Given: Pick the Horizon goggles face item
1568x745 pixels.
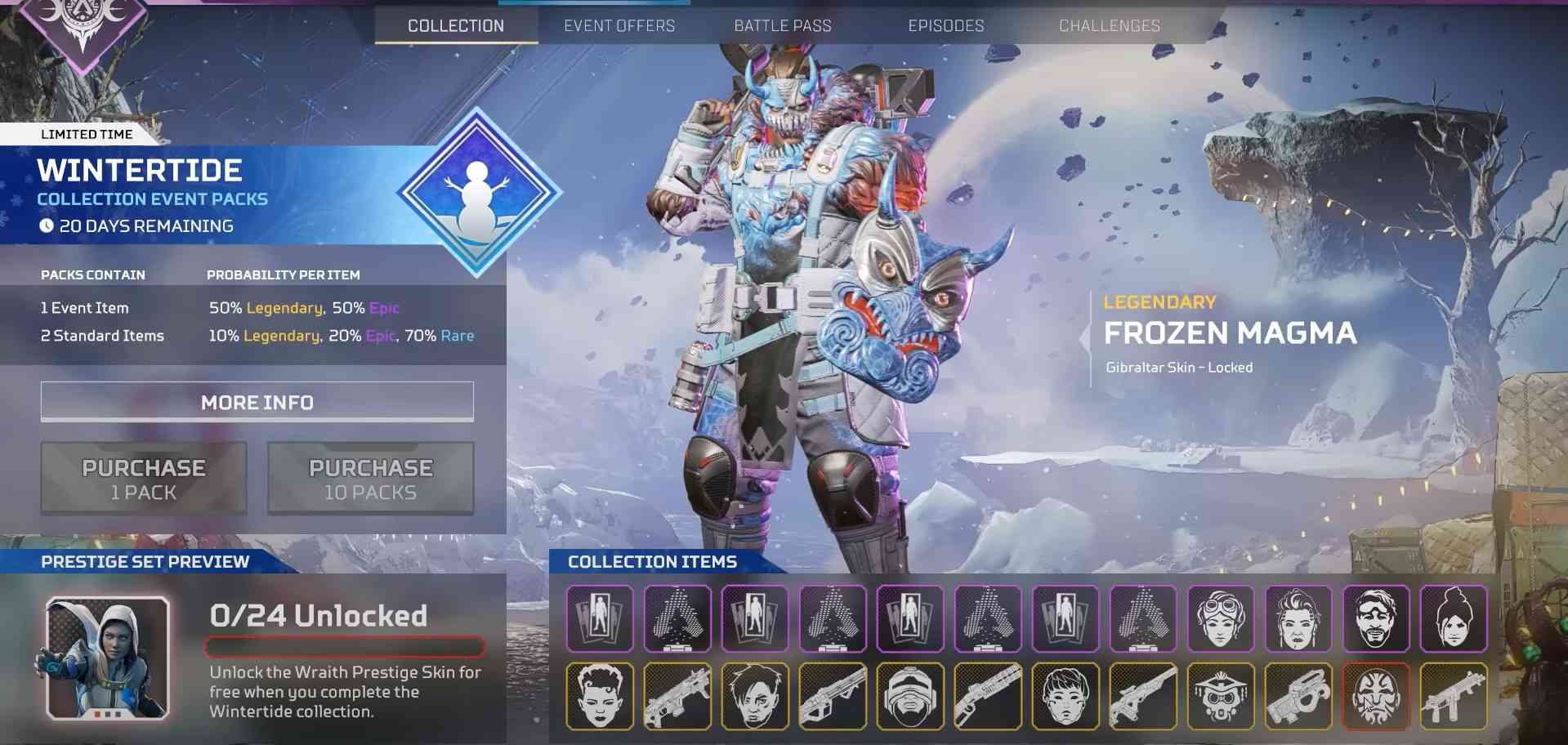Looking at the screenshot, I should coord(1221,618).
